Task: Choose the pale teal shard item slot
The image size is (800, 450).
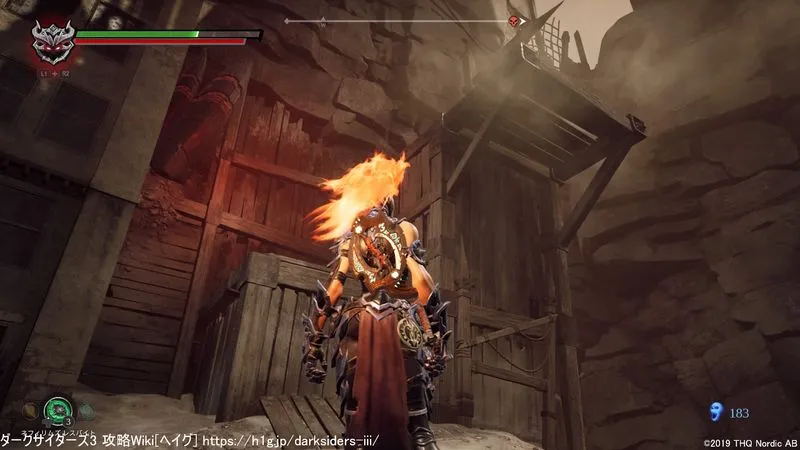Action: pos(85,409)
